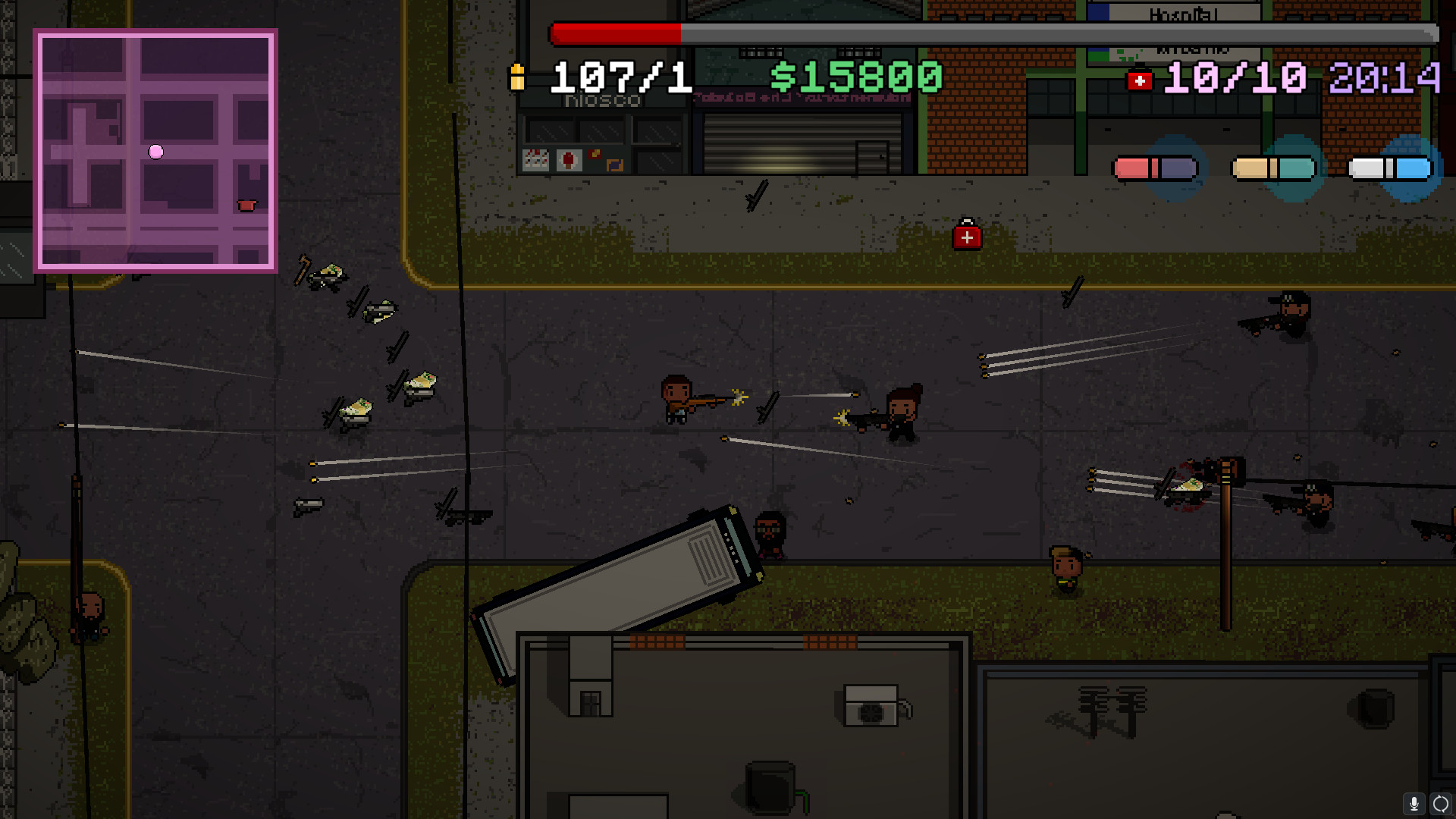Click the player dot to toggle minimap tracking
The image size is (1456, 819).
(x=156, y=152)
